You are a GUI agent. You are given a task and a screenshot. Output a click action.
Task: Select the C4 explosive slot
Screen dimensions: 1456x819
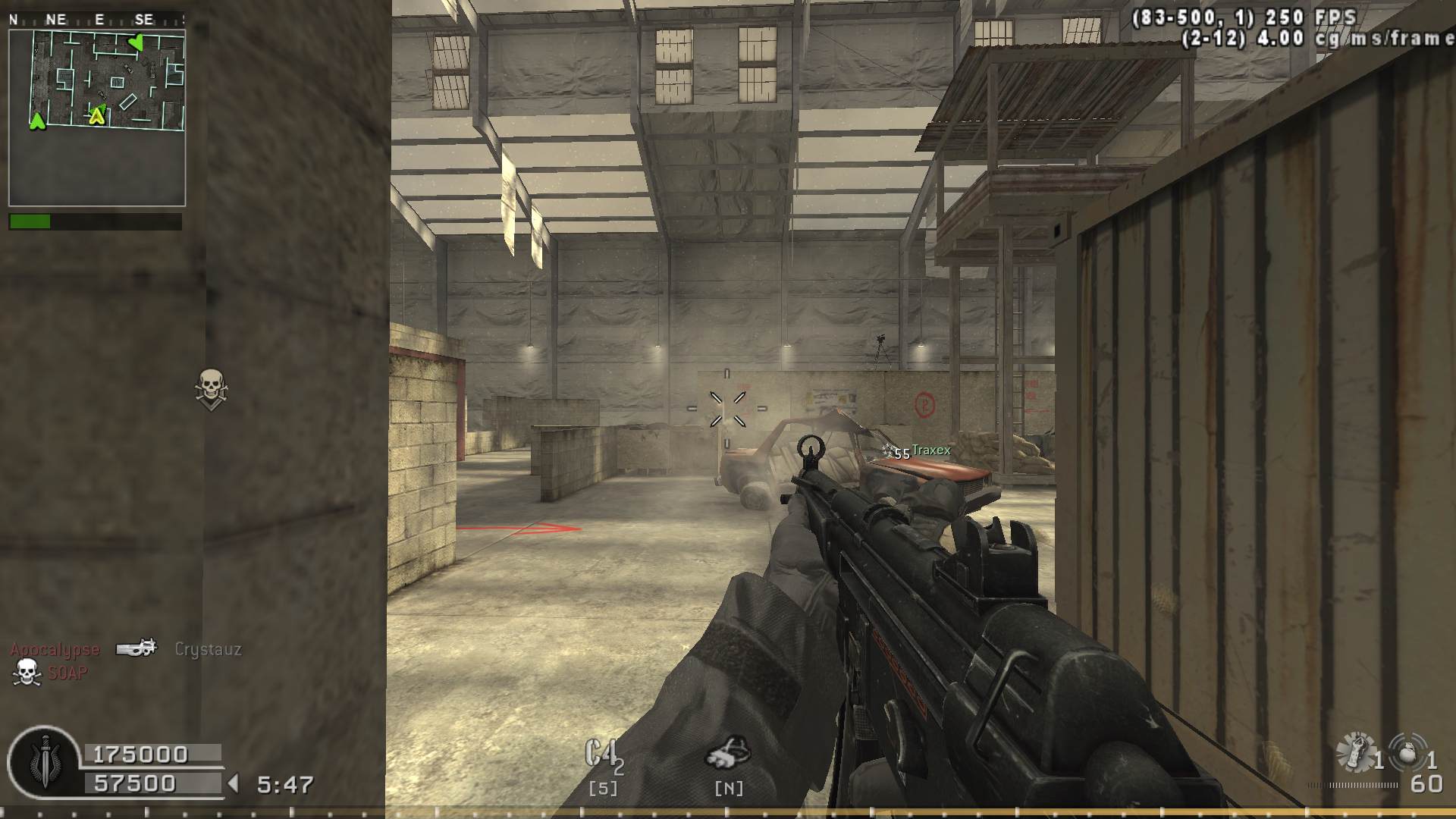(604, 756)
